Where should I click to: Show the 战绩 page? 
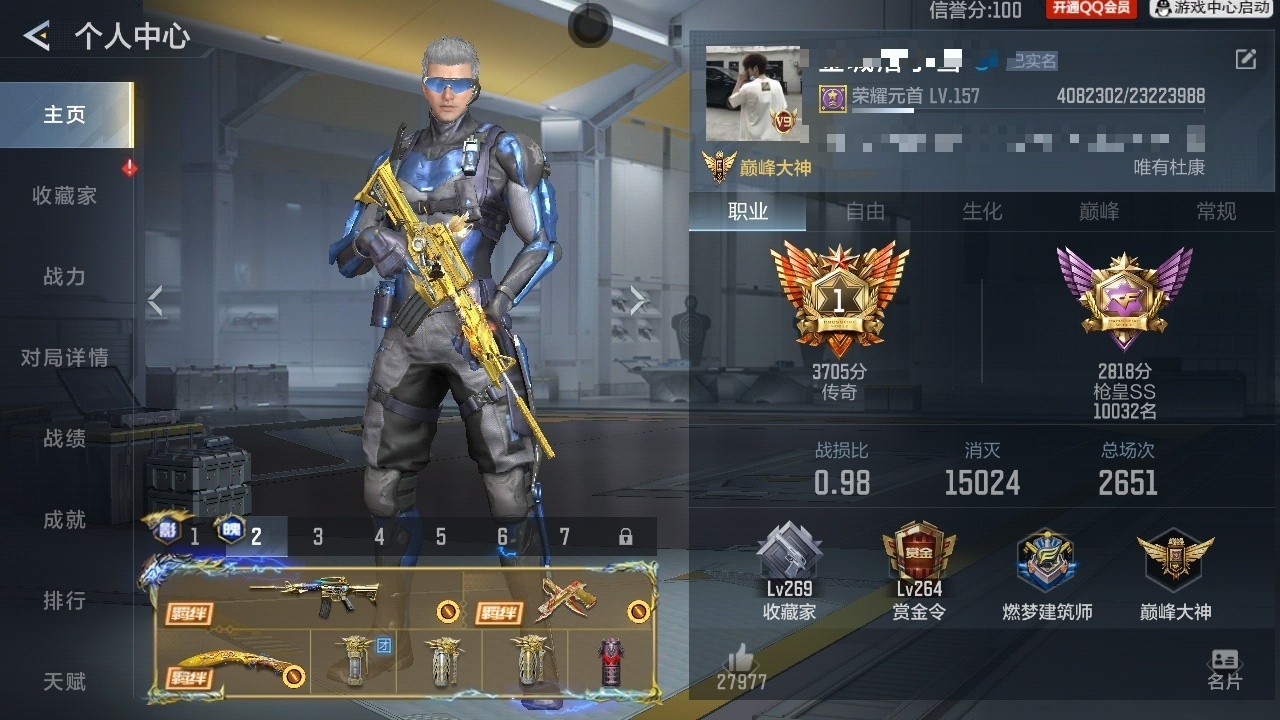tap(65, 439)
